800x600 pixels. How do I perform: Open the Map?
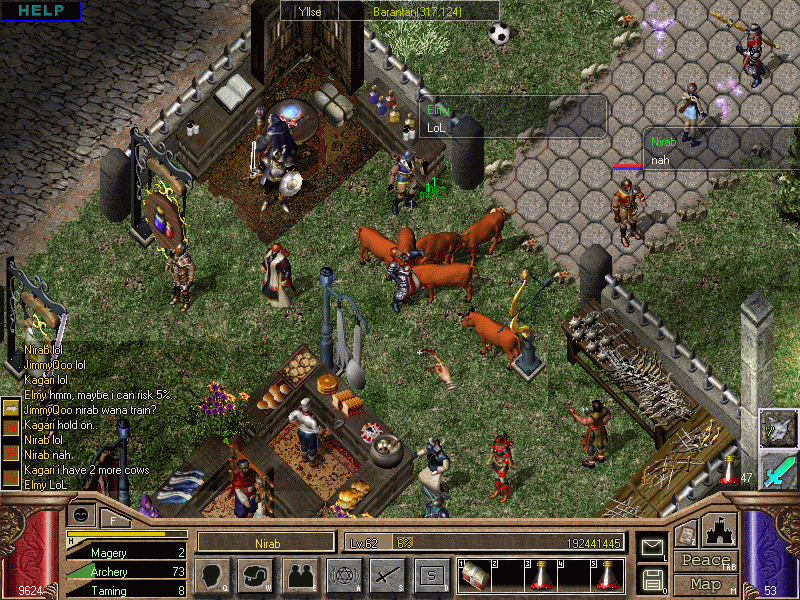point(705,584)
